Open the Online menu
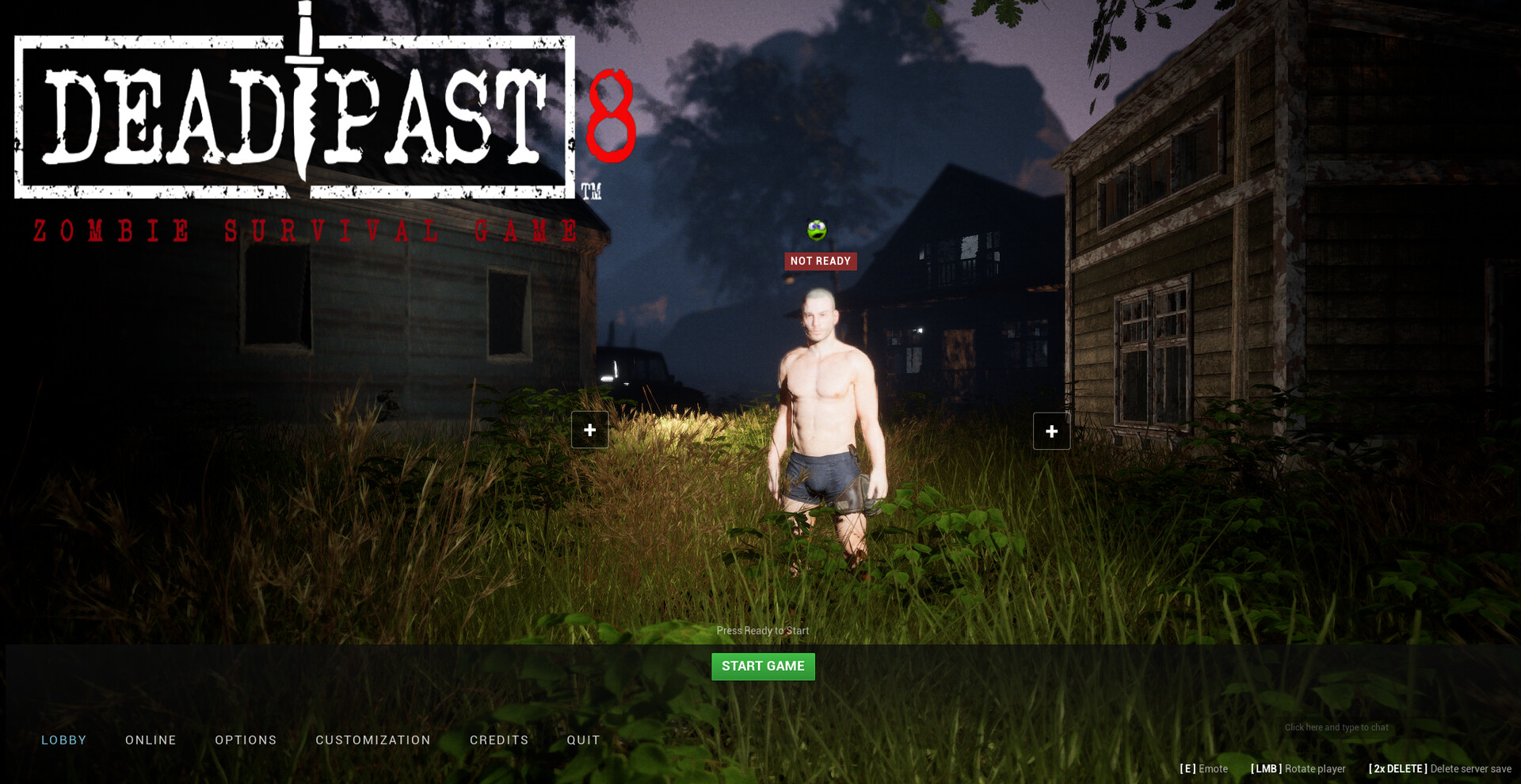 (x=150, y=740)
